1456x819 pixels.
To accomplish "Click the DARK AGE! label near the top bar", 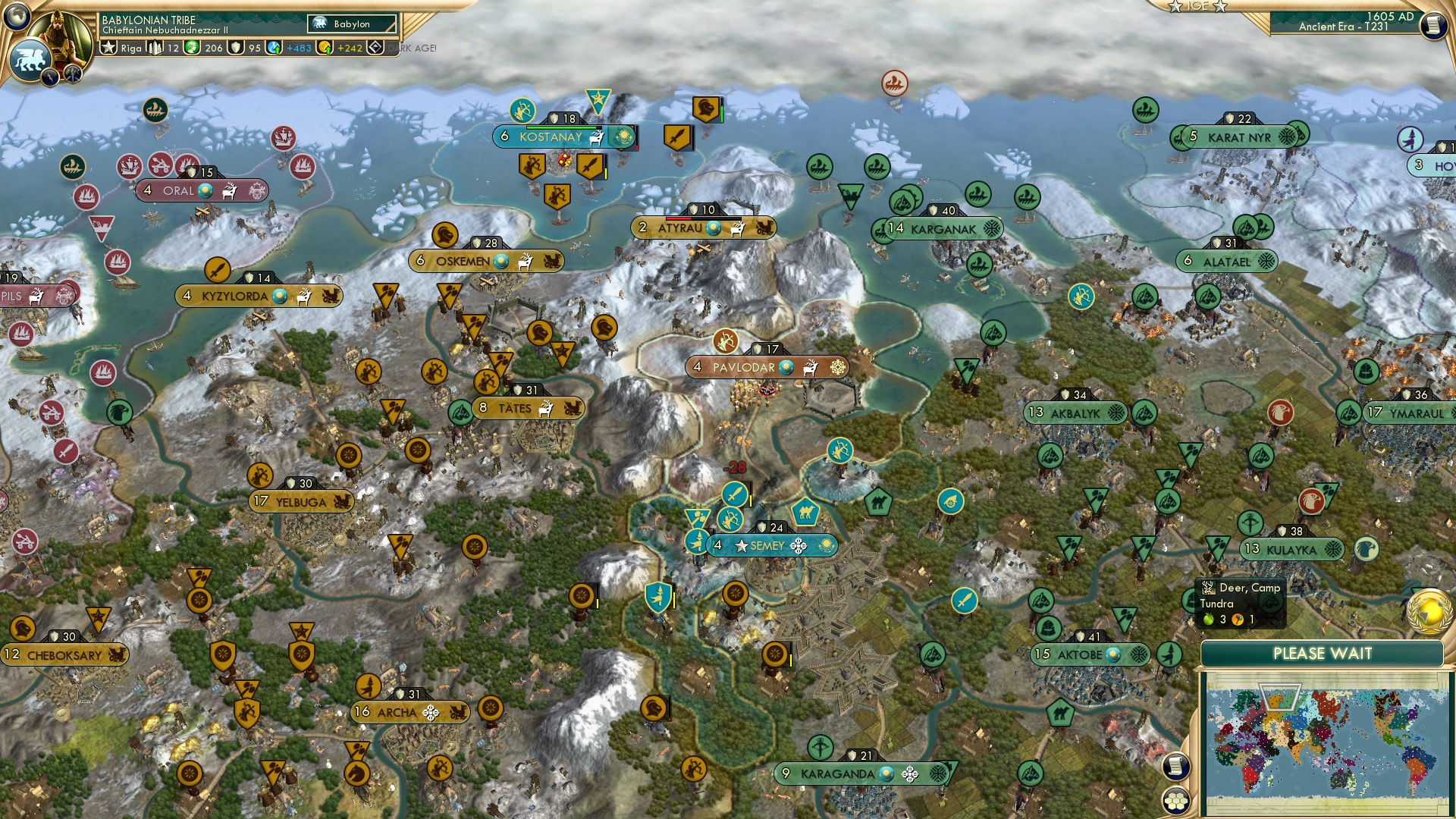I will [x=412, y=49].
